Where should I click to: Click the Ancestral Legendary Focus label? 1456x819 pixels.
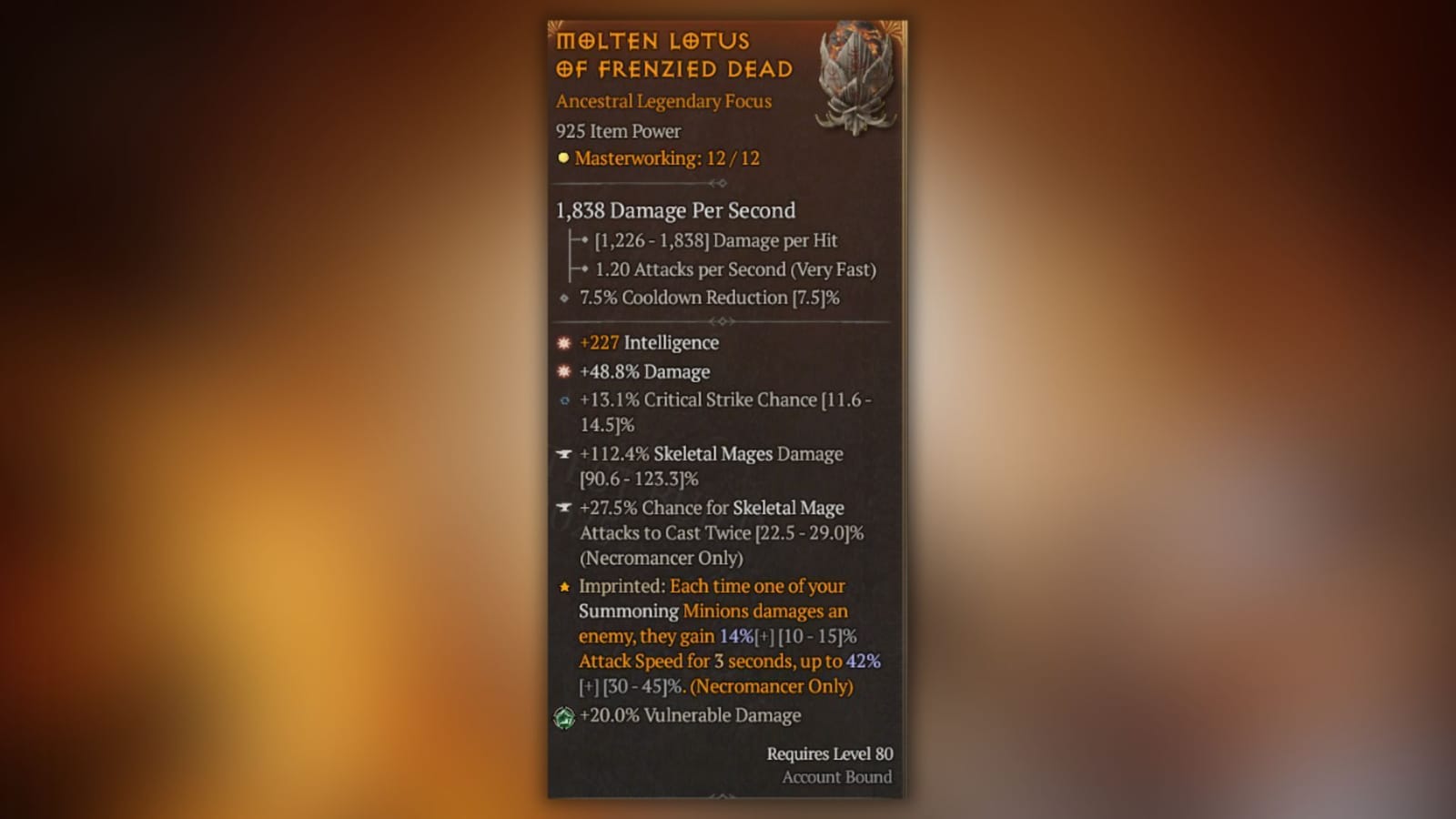(663, 101)
